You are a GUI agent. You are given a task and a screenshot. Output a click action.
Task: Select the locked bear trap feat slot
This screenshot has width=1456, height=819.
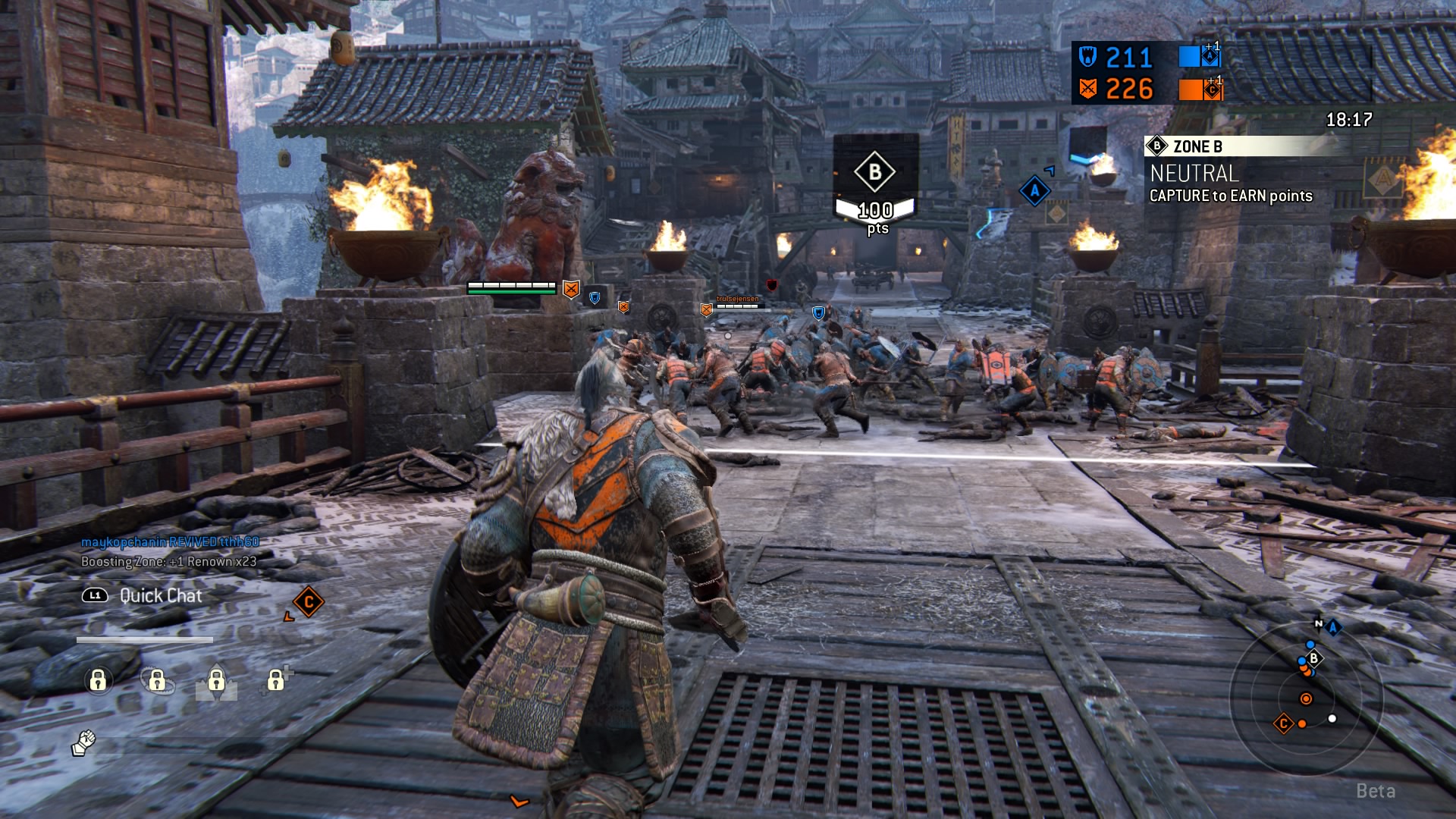(x=157, y=680)
